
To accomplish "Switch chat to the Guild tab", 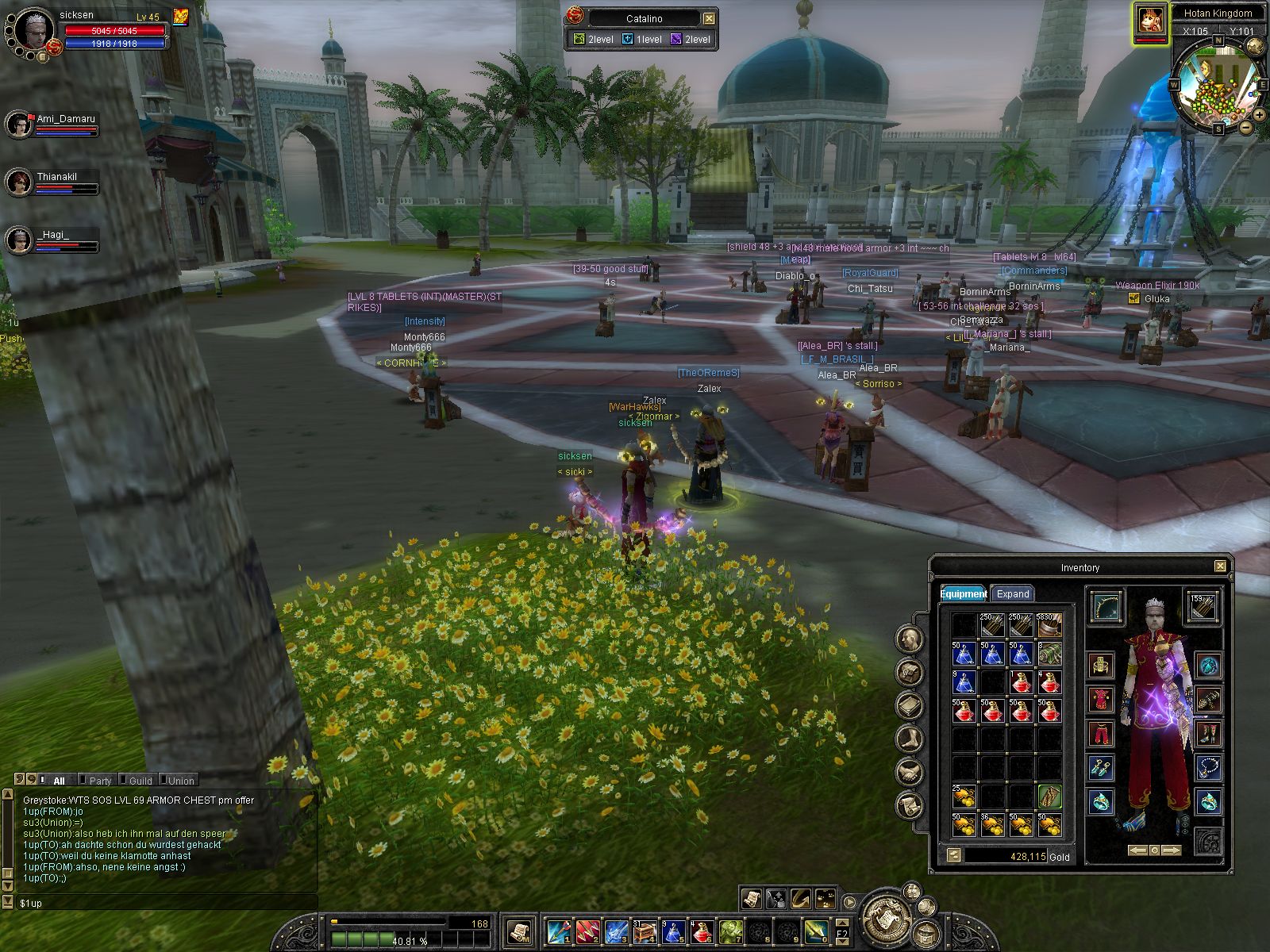I will pyautogui.click(x=140, y=781).
